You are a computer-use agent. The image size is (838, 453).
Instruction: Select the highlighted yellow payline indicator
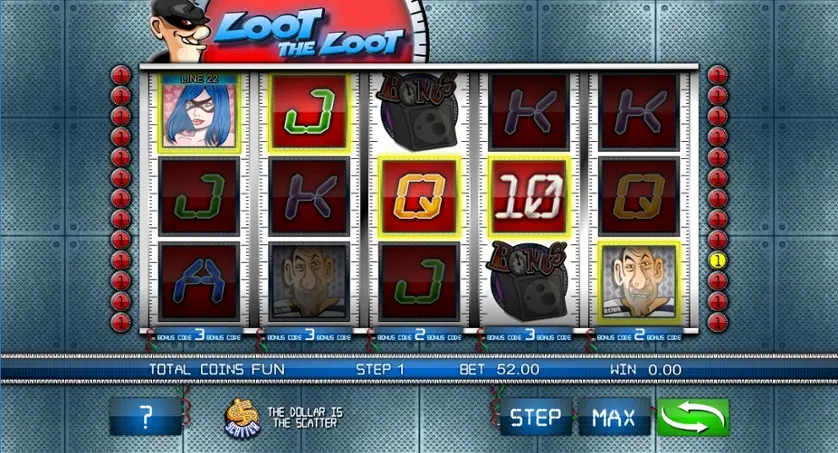coord(716,261)
